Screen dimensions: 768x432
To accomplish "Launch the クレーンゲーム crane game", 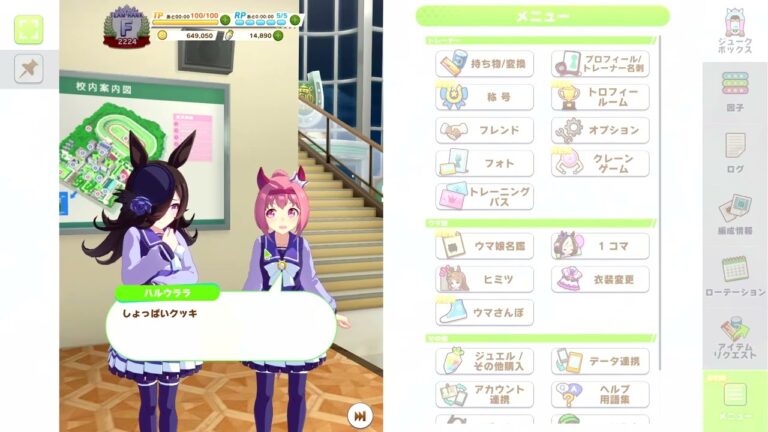I will [600, 163].
